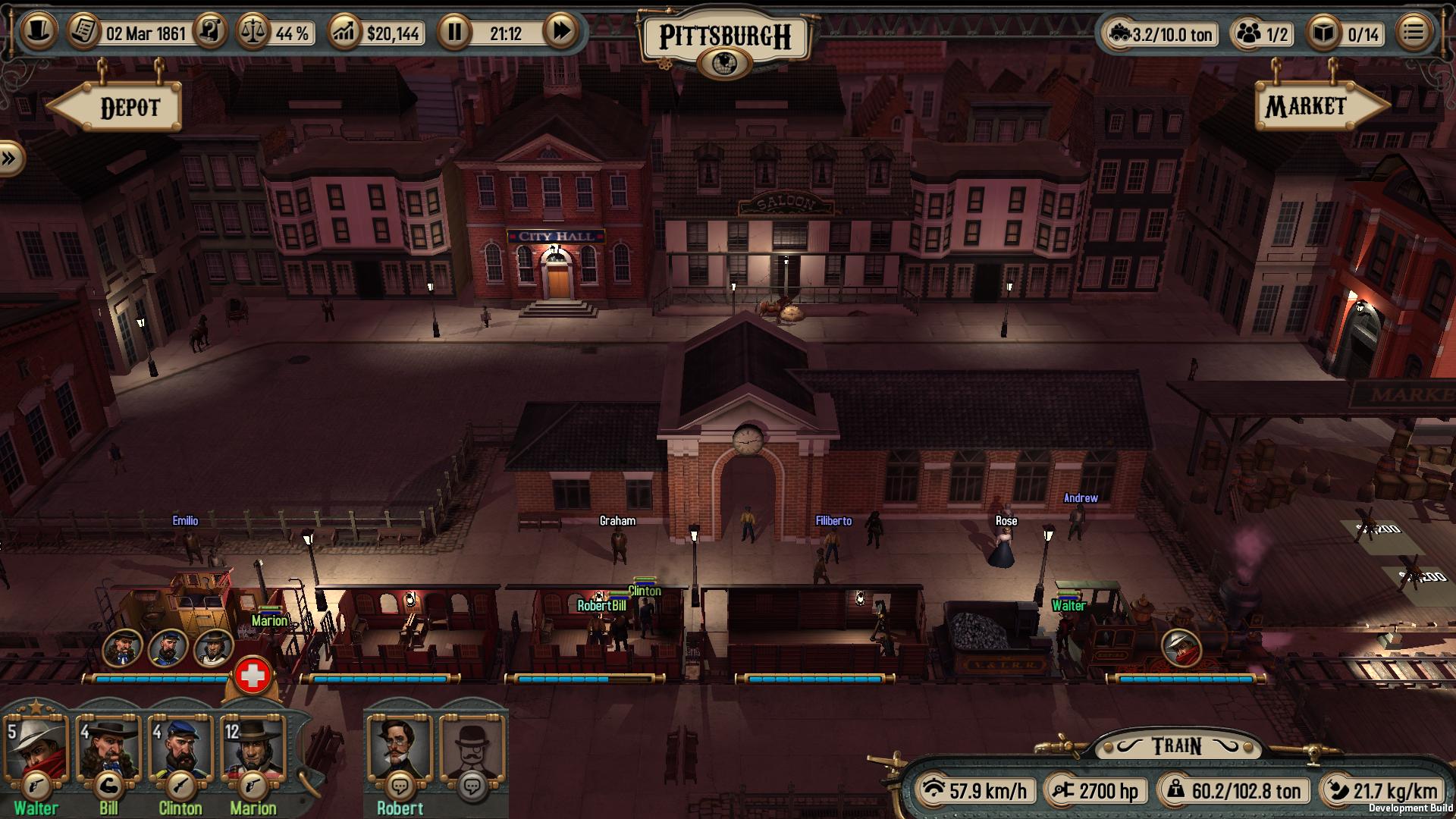Click the globe under Pittsburgh title
This screenshot has height=819, width=1456.
point(726,63)
